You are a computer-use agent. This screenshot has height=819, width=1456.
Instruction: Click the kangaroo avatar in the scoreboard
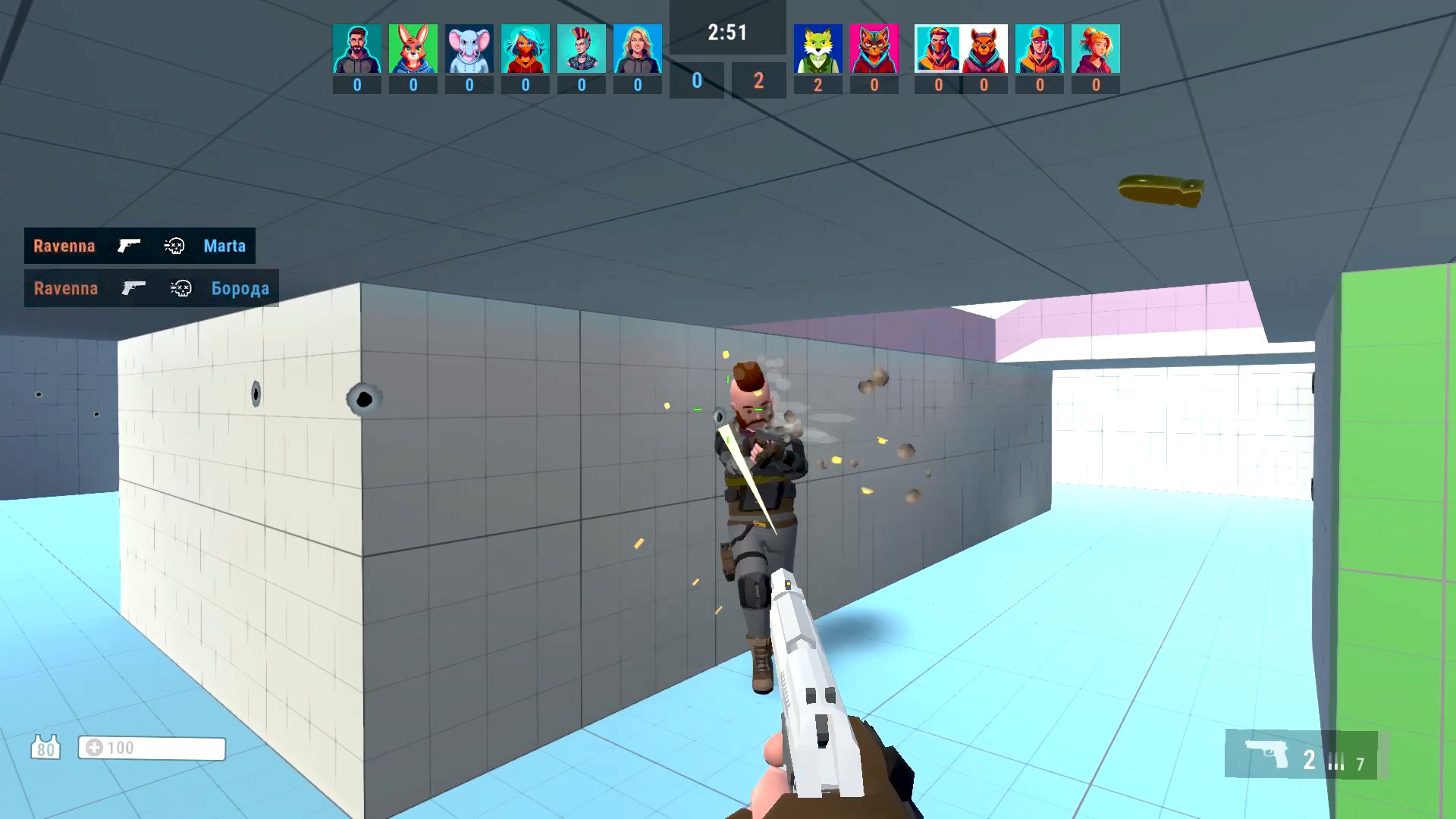(x=413, y=49)
